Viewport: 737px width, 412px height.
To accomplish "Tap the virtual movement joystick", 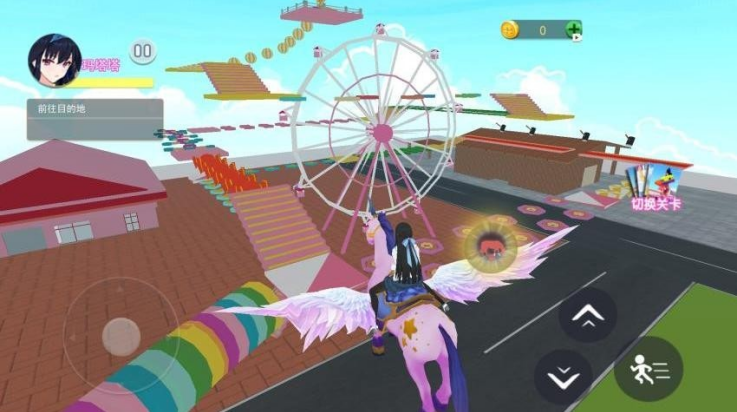I will coord(122,334).
